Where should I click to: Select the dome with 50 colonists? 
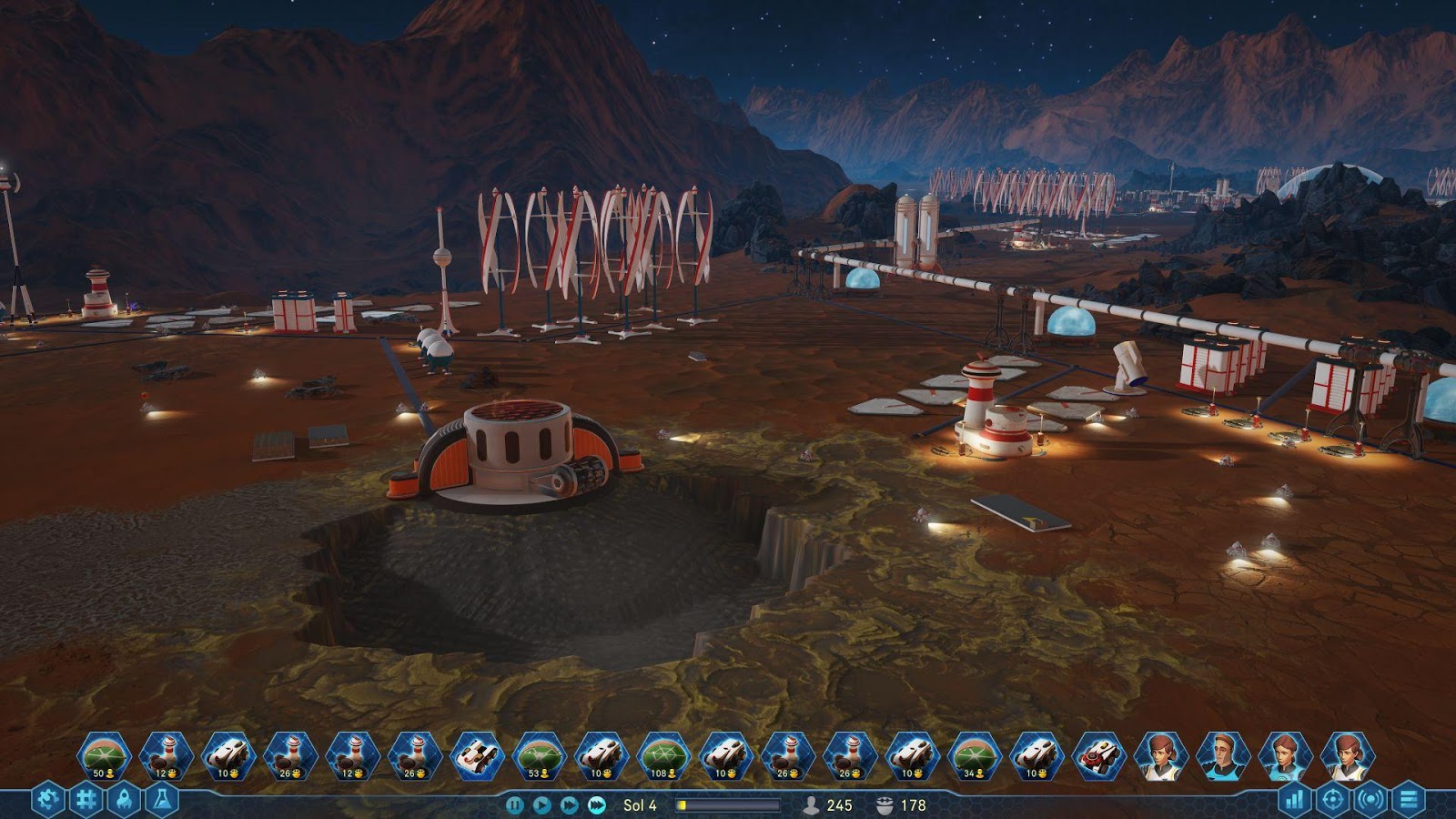tap(104, 756)
